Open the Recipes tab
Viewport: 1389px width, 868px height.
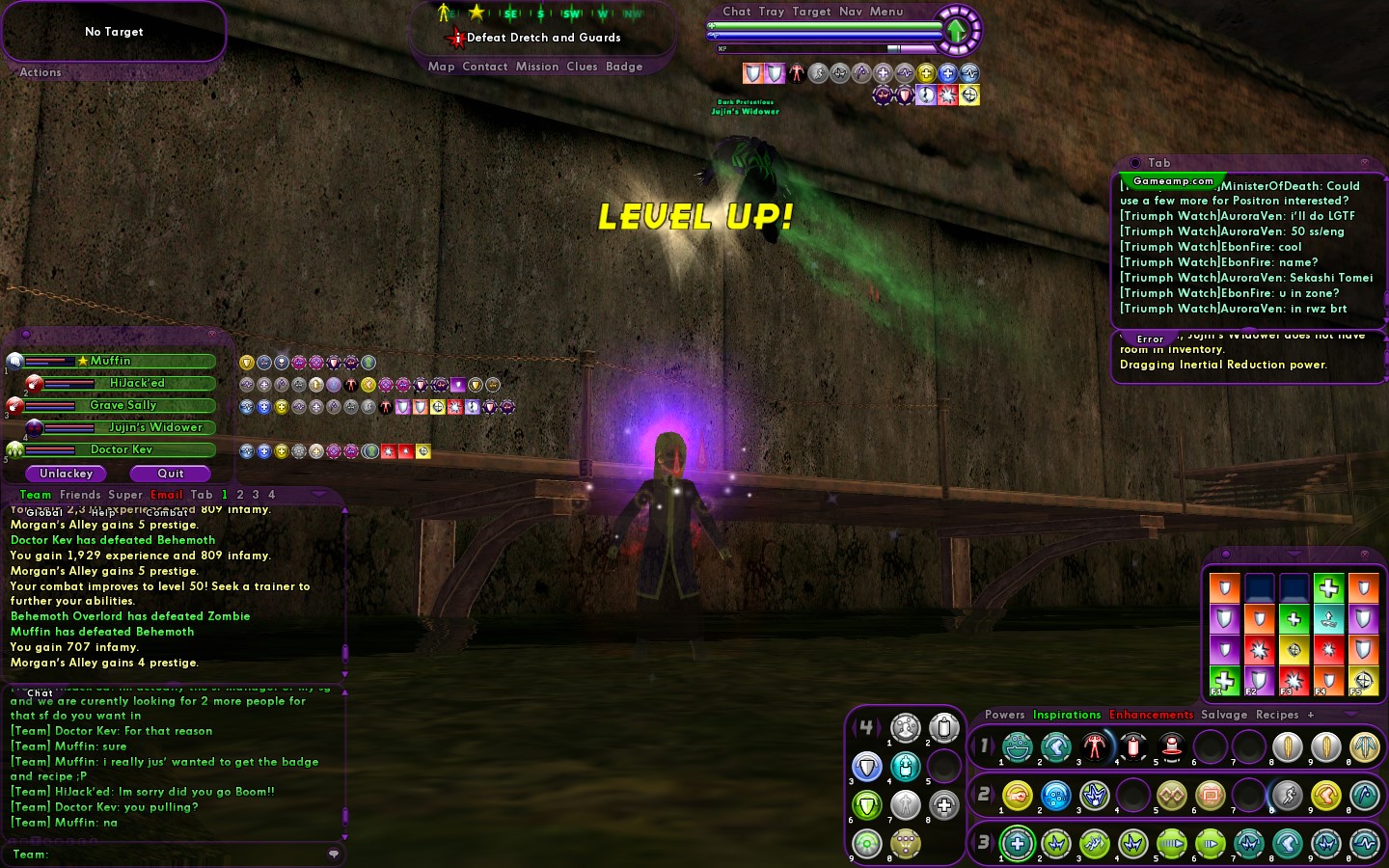click(1277, 715)
